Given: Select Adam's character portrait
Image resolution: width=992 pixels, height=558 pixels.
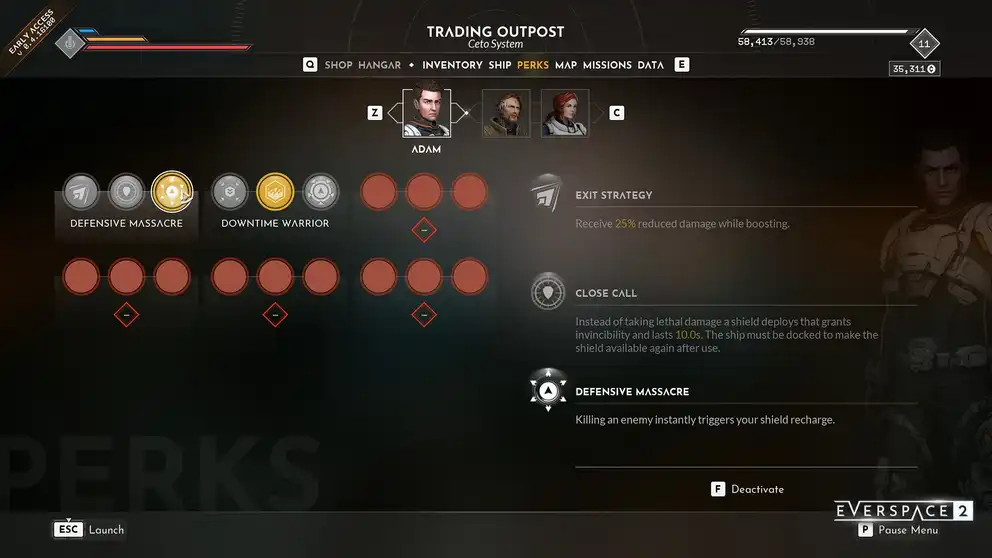Looking at the screenshot, I should tap(426, 113).
